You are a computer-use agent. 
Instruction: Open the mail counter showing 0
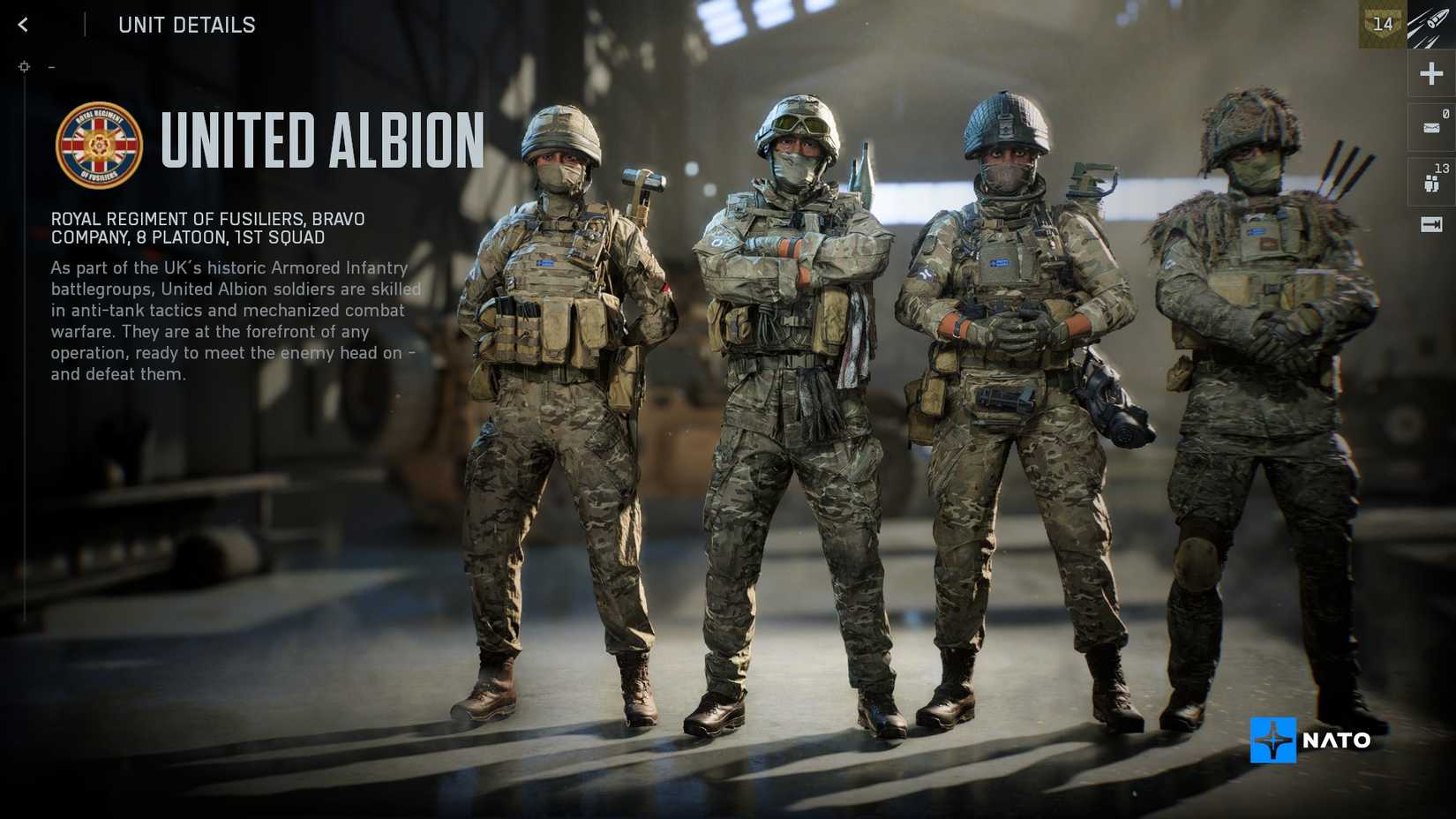(1445, 113)
